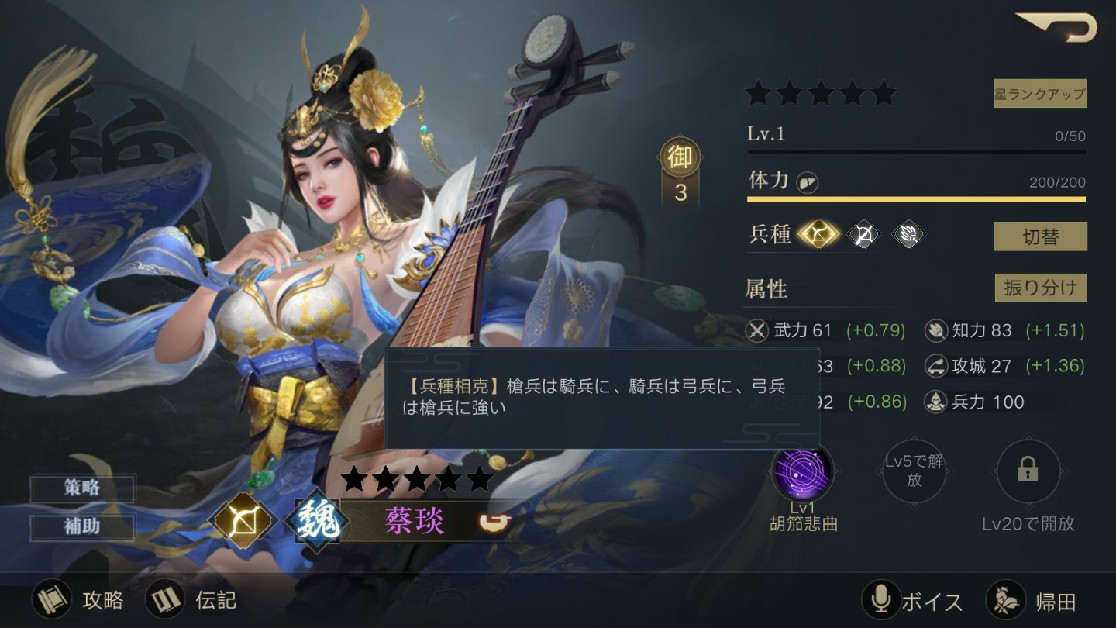The height and width of the screenshot is (628, 1116).
Task: Select the 策略 tag
Action: pyautogui.click(x=83, y=489)
